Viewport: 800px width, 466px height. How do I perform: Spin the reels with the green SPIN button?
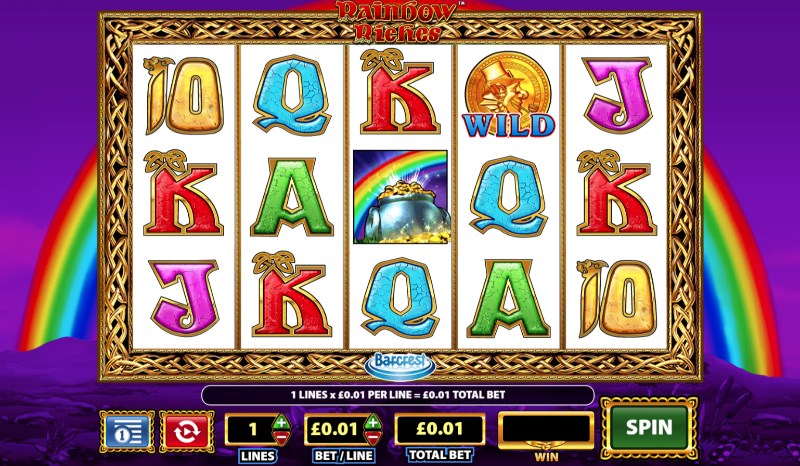tap(648, 427)
